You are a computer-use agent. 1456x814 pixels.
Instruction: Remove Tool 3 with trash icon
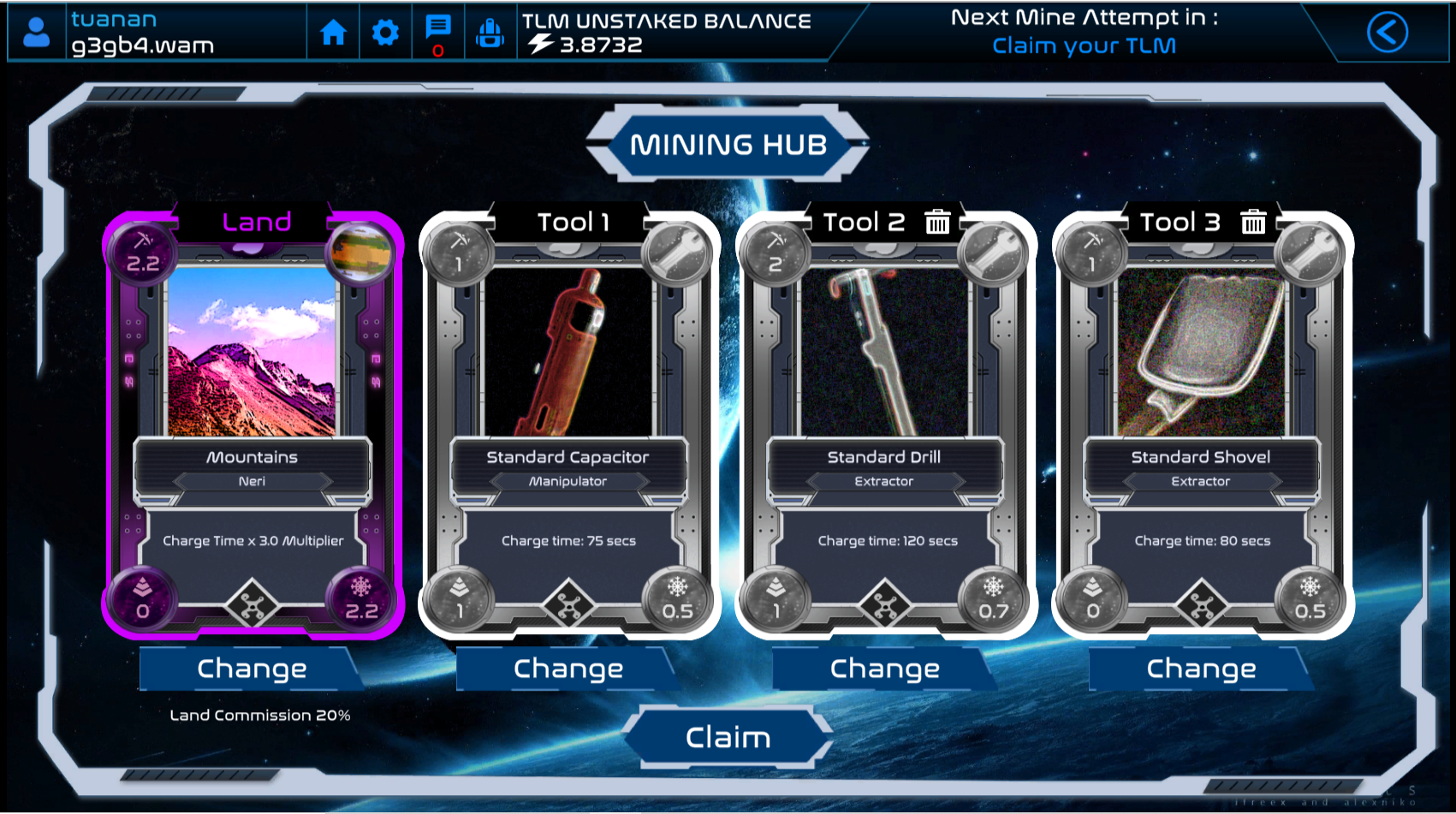[1253, 223]
